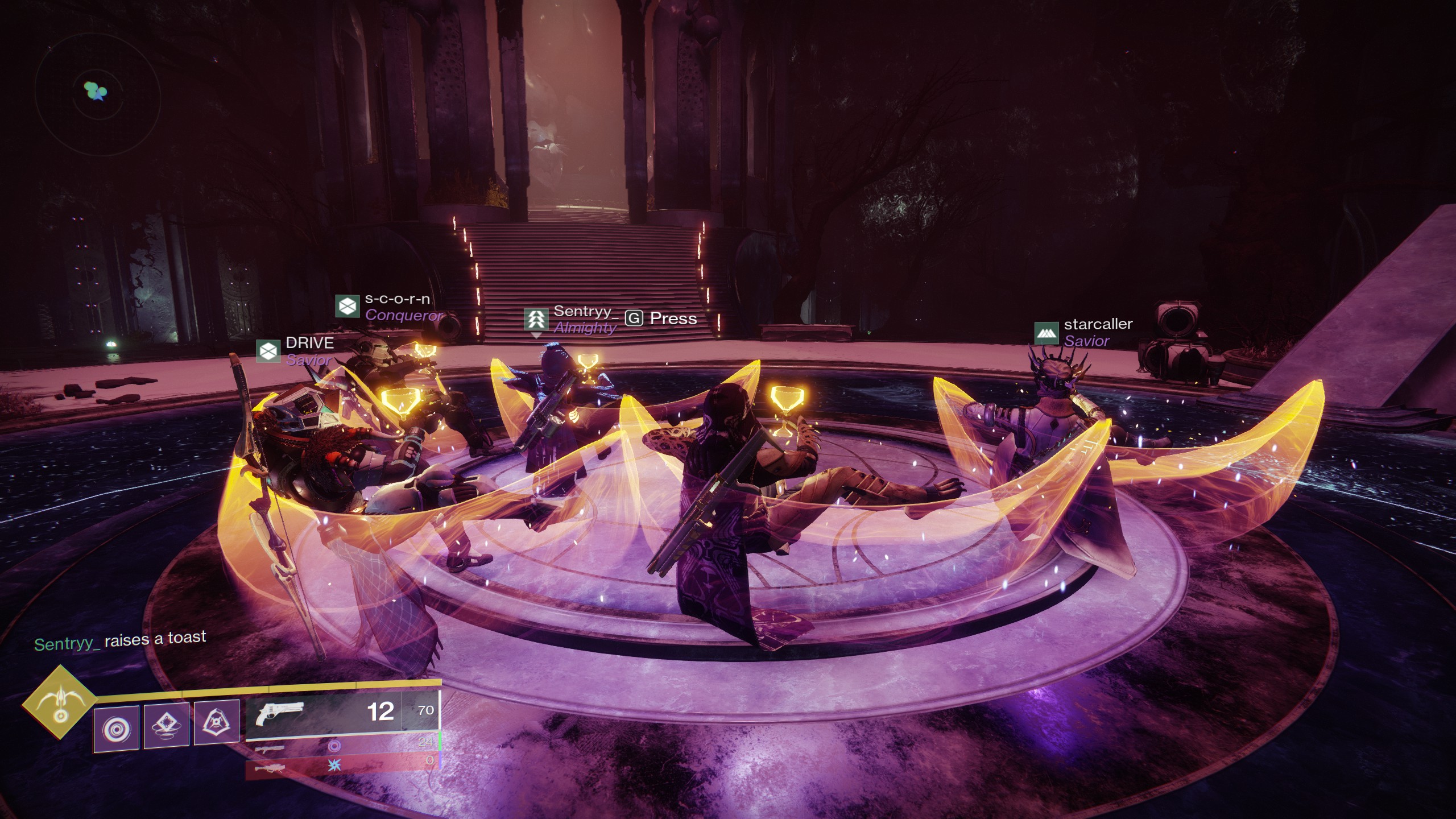Select the vortex grenade ability icon
Screen dimensions: 1456x819
click(x=117, y=728)
